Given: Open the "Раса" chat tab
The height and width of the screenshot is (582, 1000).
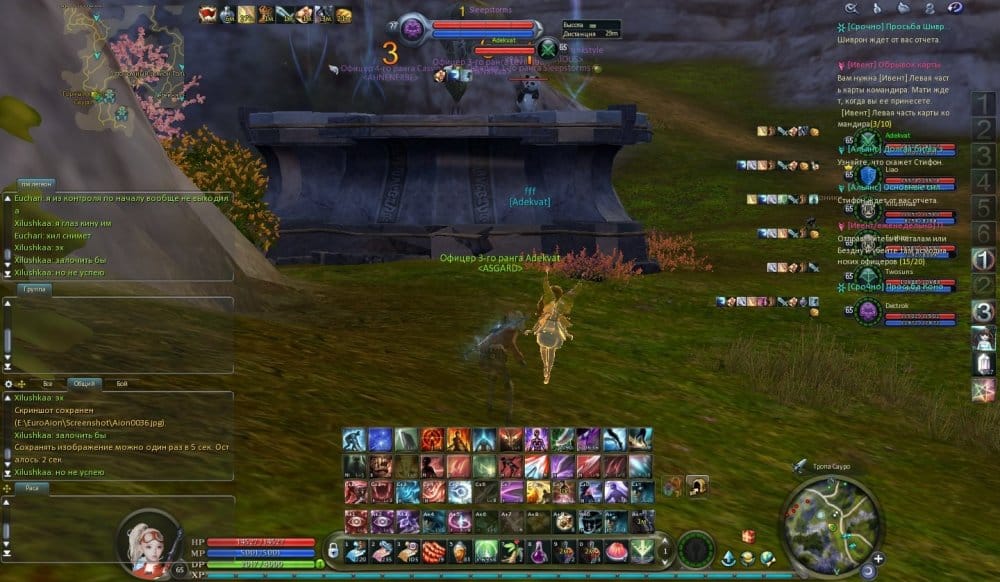Looking at the screenshot, I should click(31, 488).
